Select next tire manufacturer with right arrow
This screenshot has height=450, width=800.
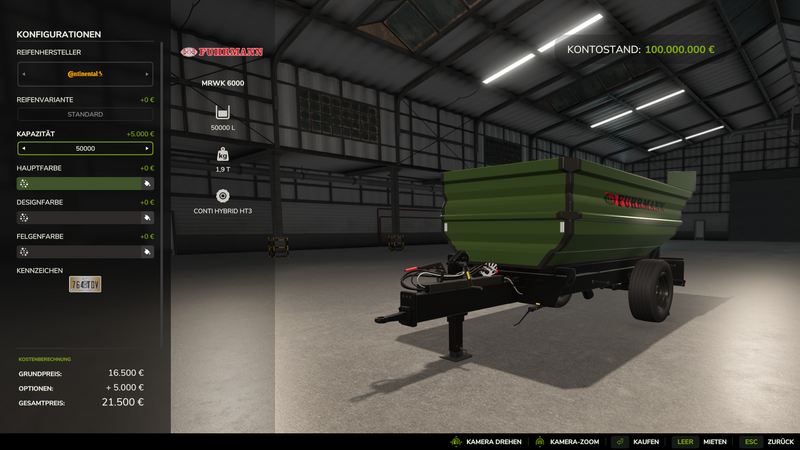[x=148, y=74]
